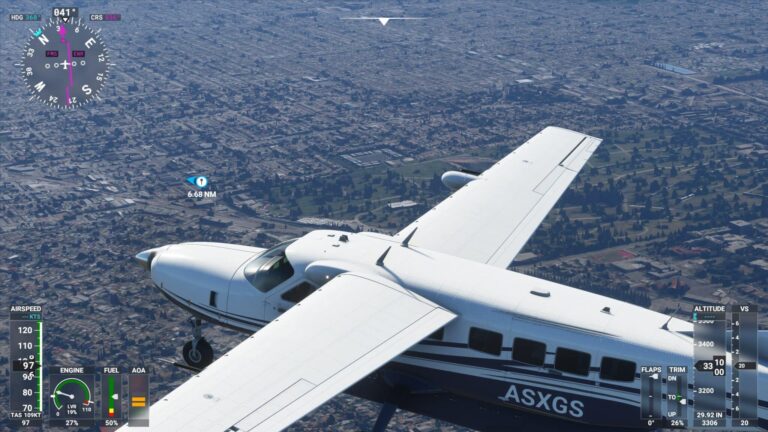768x432 pixels.
Task: Select the blue waypoint marker icon
Action: tap(200, 181)
